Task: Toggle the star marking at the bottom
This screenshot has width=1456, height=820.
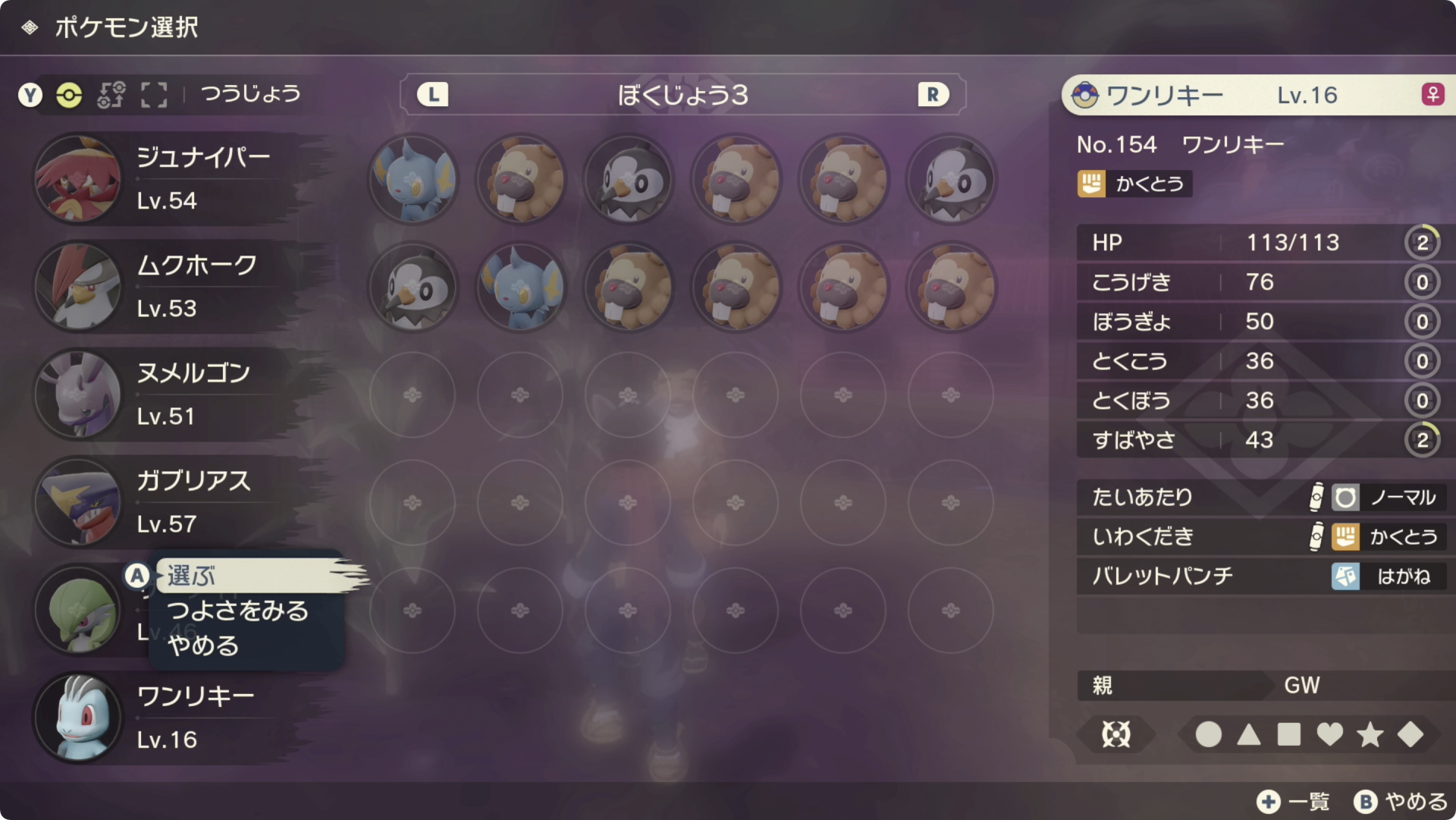Action: pyautogui.click(x=1368, y=735)
